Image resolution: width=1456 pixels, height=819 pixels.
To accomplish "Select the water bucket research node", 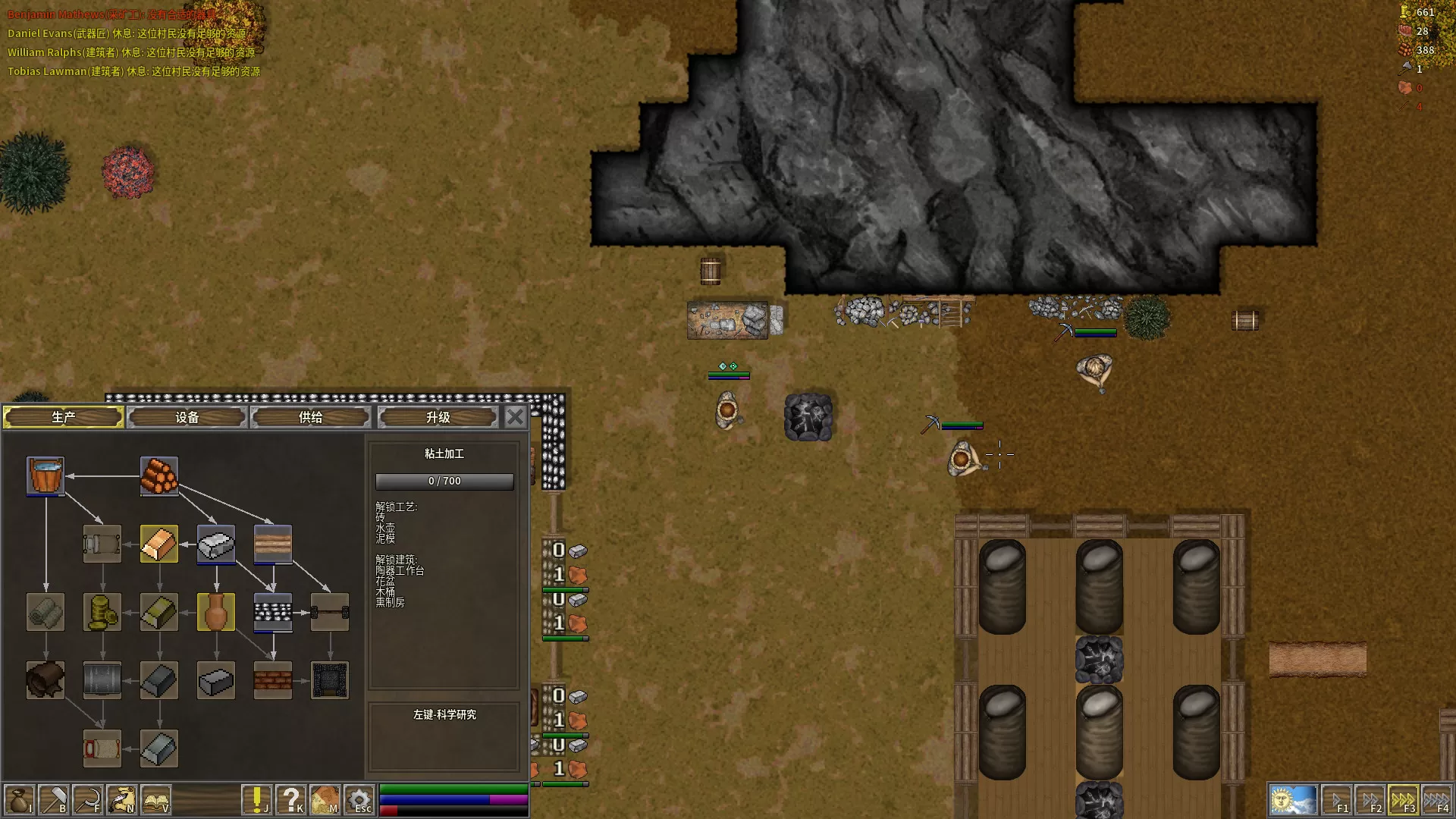I will tap(45, 475).
